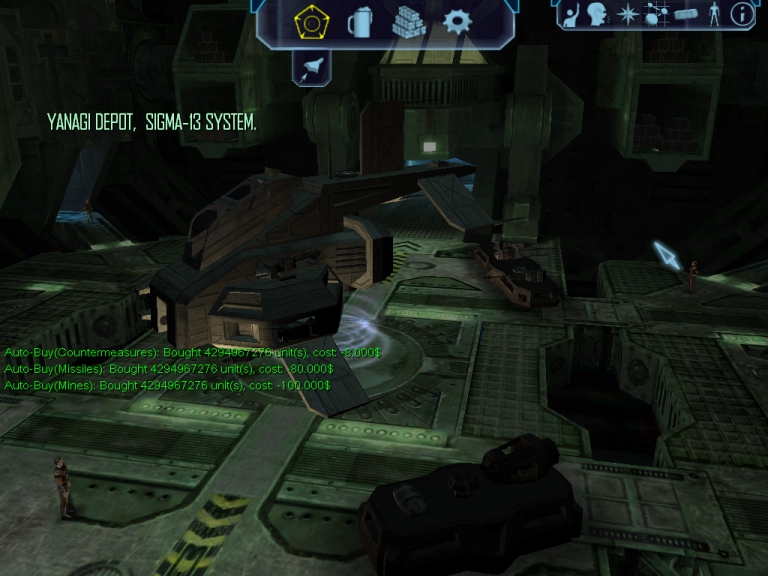Select the pentagon Launch Pad icon

308,21
